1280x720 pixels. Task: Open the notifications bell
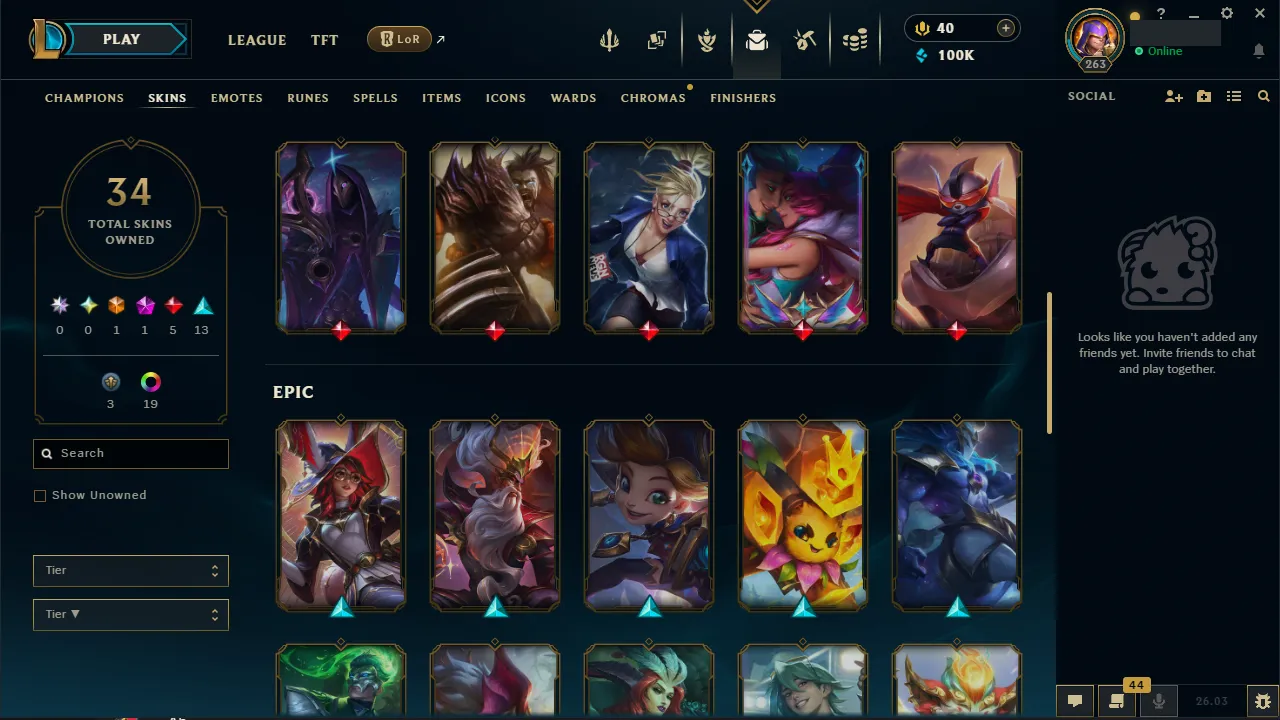coord(1258,50)
